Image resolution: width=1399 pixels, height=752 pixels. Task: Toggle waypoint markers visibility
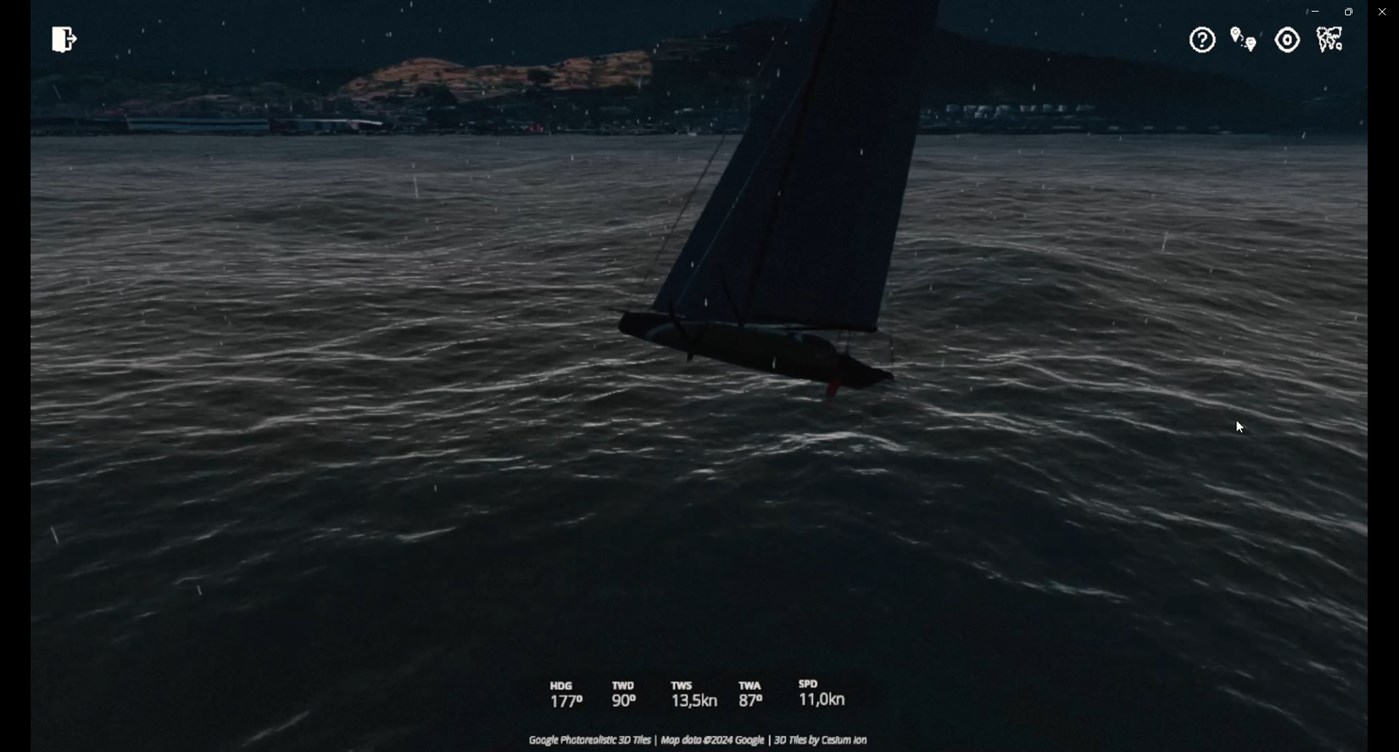pos(1243,39)
